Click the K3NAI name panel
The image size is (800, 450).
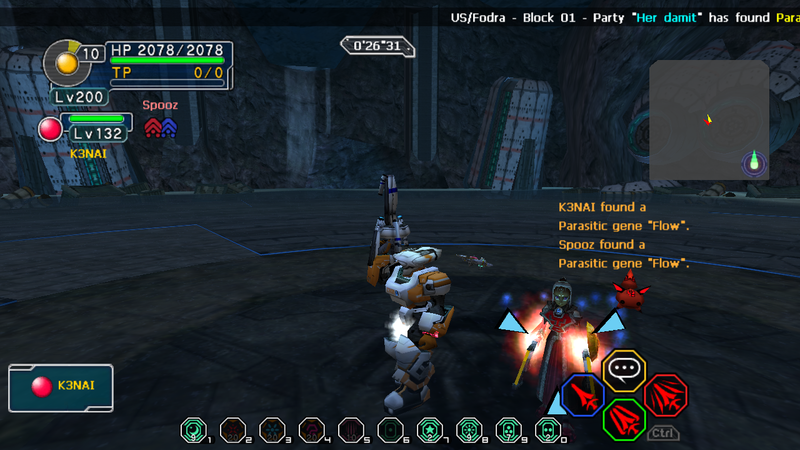(61, 388)
